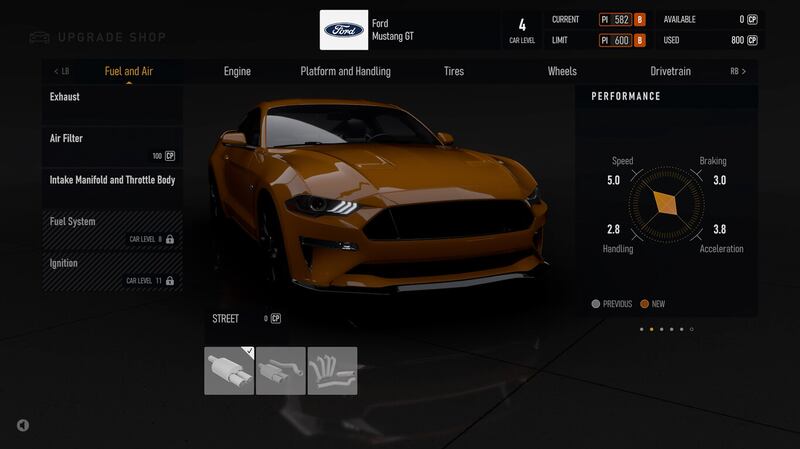Go to the Tires tab
The image size is (800, 449).
coord(454,71)
